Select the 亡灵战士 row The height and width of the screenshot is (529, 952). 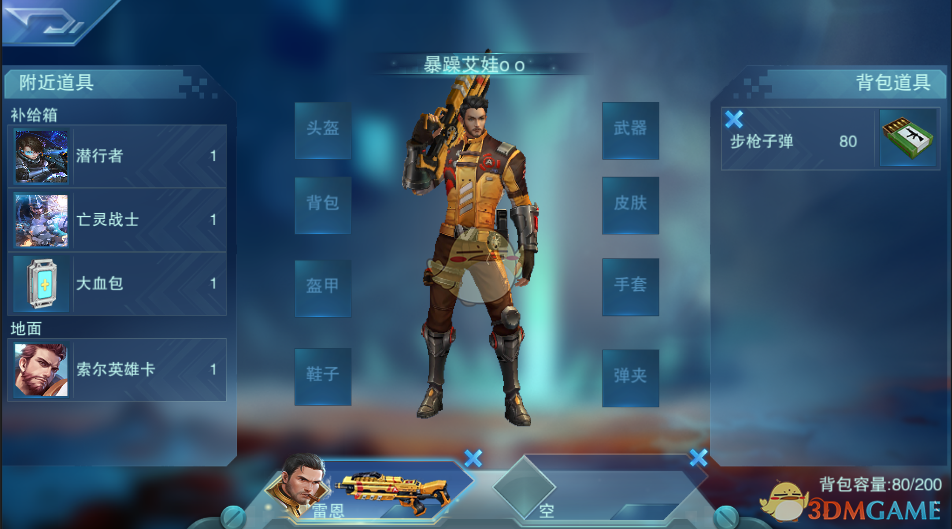[x=118, y=220]
